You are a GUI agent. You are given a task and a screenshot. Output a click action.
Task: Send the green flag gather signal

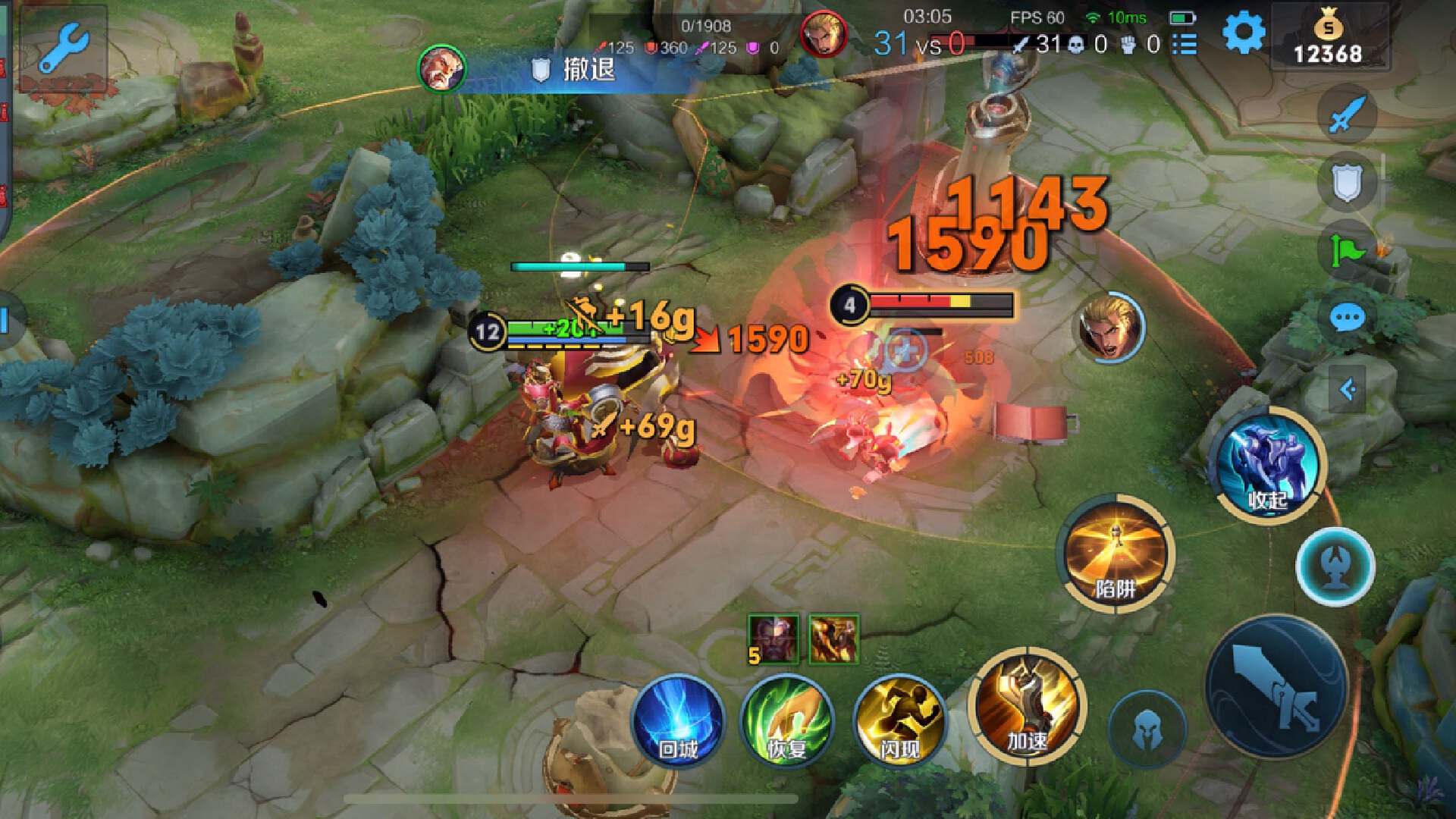tap(1347, 249)
